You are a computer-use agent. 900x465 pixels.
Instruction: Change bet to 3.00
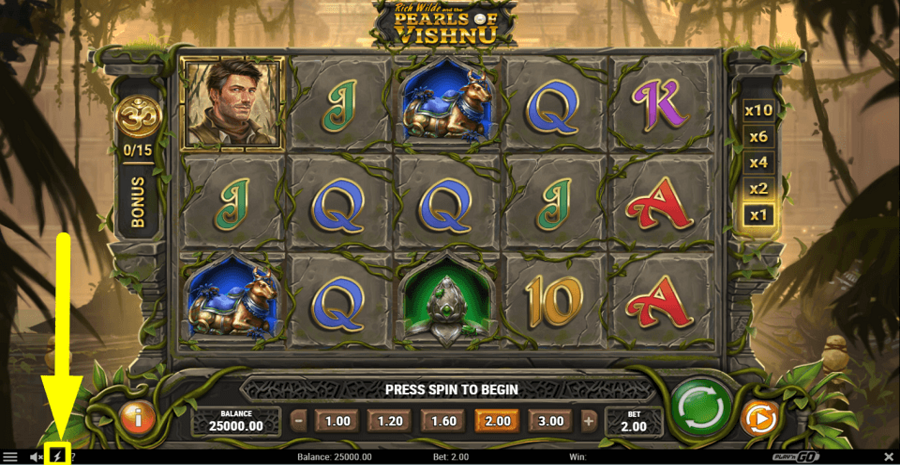point(550,421)
